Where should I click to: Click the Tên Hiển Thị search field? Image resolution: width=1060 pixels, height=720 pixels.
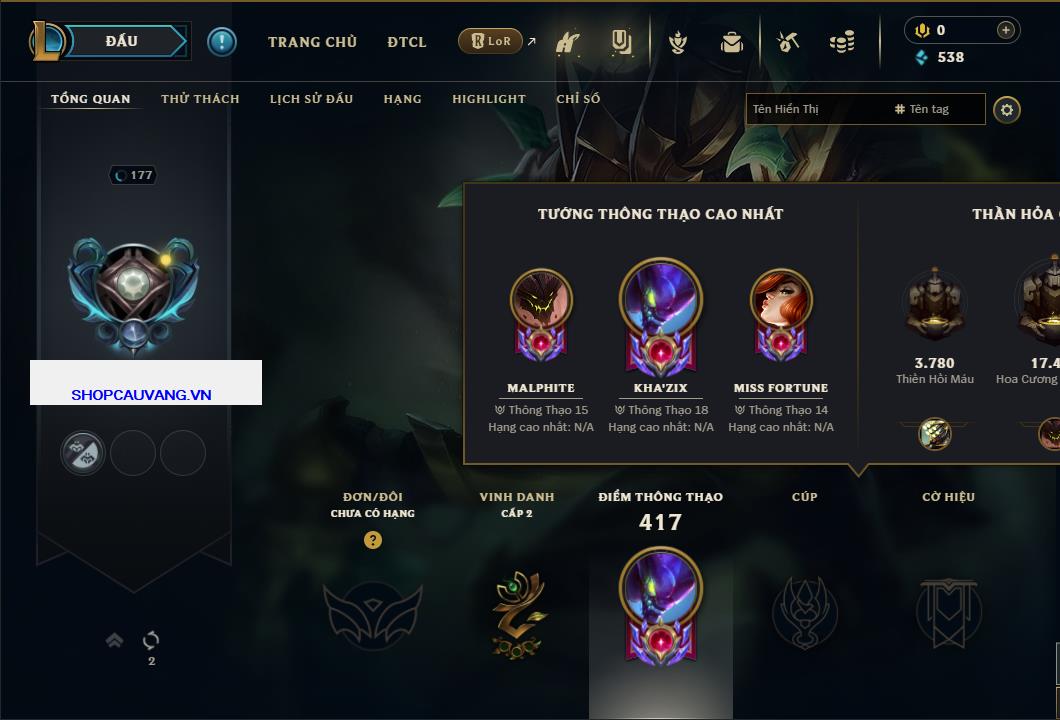click(818, 109)
